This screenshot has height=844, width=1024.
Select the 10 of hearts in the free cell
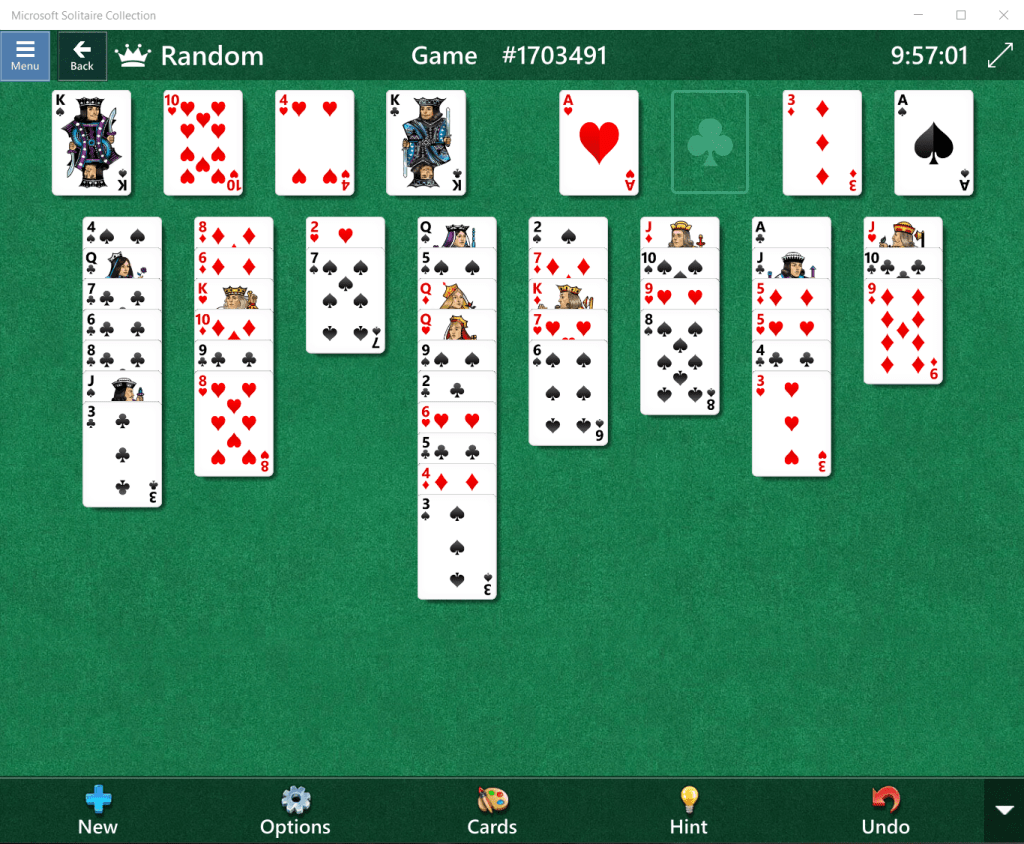(x=203, y=142)
